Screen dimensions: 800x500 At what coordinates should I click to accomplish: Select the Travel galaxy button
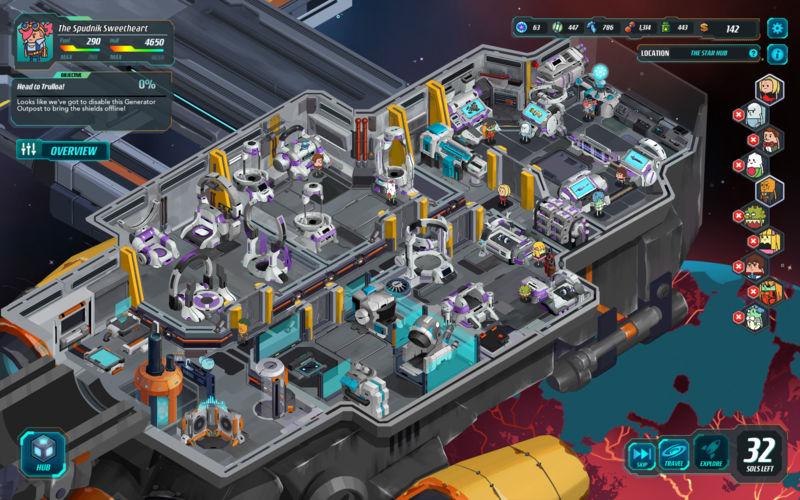tap(673, 455)
